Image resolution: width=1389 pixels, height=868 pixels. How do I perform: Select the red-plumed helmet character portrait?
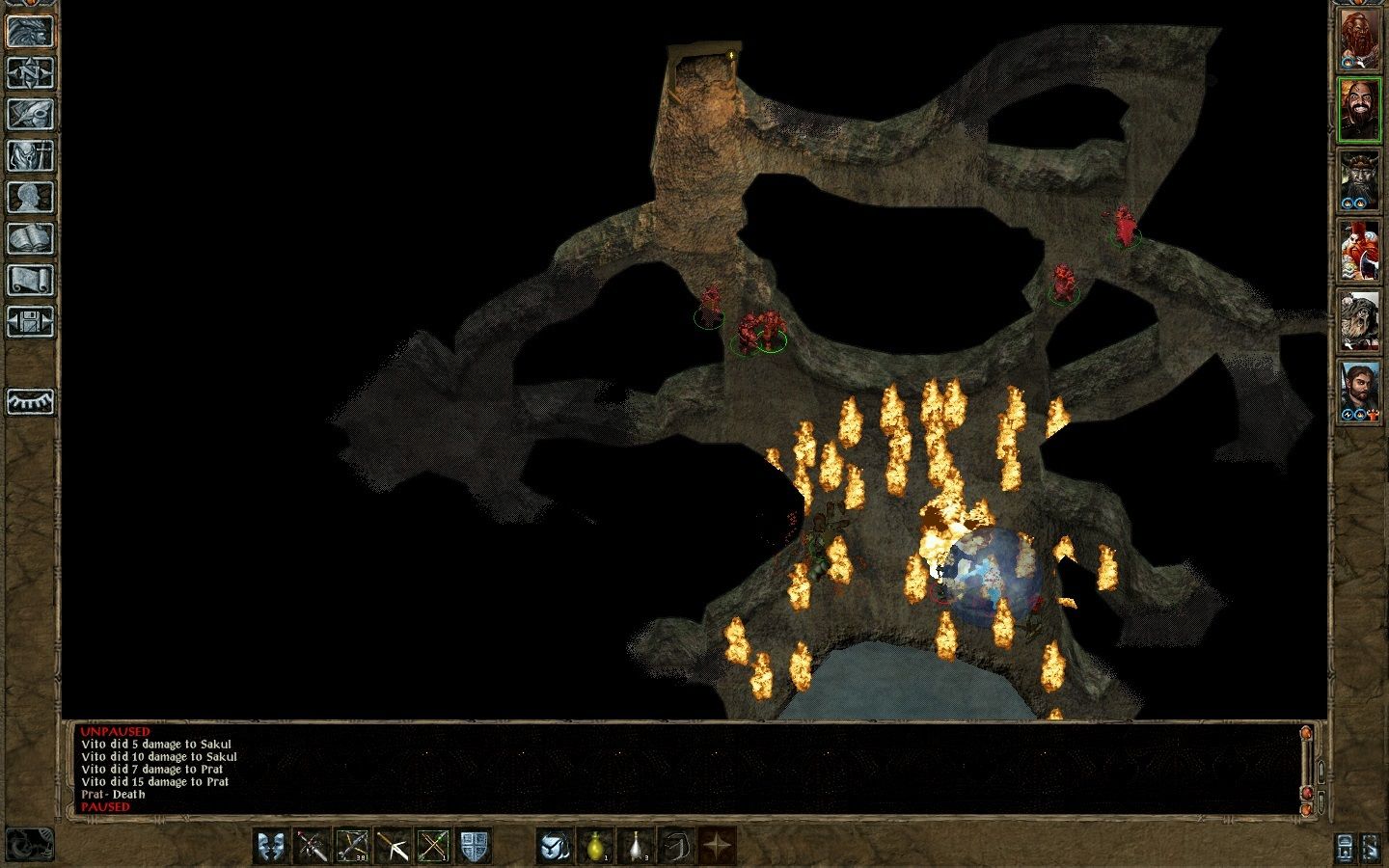coord(1358,250)
